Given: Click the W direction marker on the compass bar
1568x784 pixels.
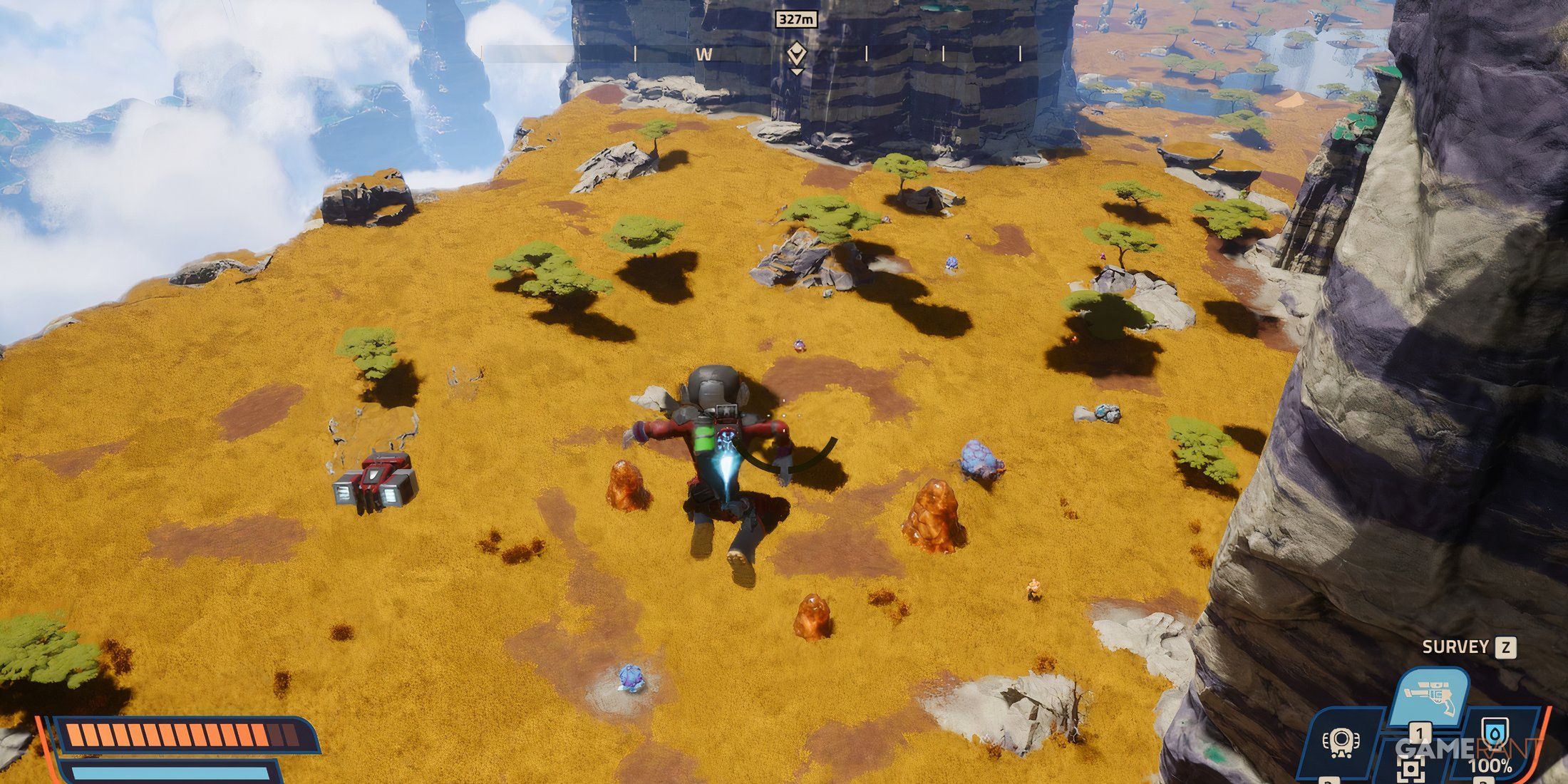Looking at the screenshot, I should pos(706,53).
